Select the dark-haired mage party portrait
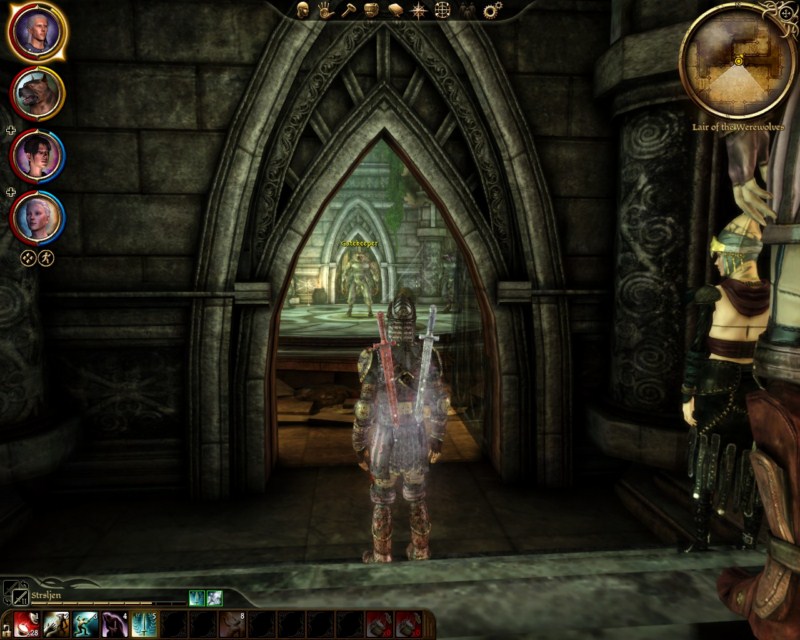800x640 pixels. (x=37, y=155)
